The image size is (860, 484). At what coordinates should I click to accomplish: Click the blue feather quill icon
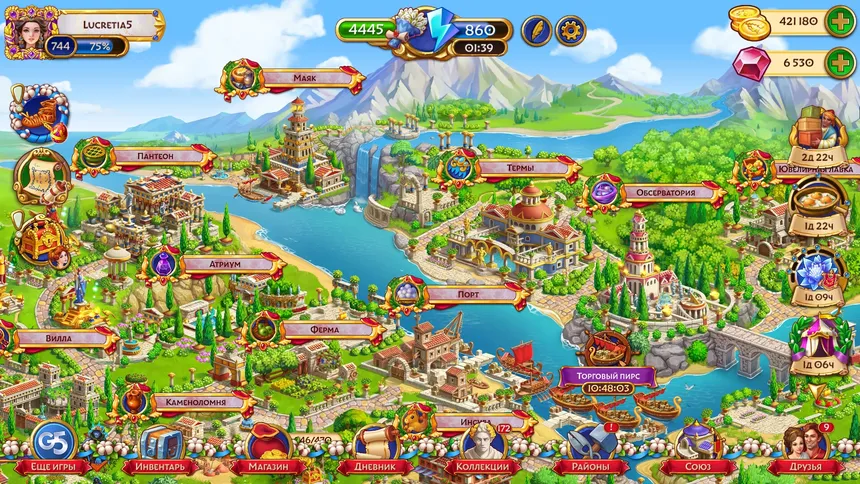(x=536, y=30)
